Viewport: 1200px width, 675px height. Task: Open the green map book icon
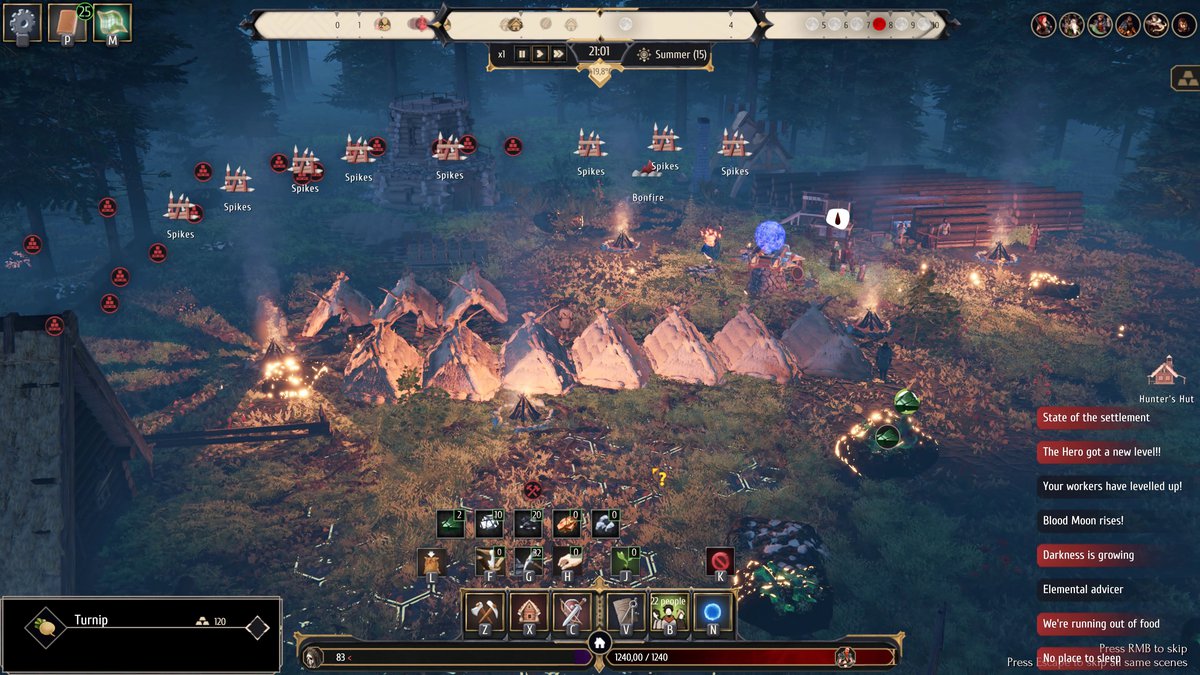pos(112,22)
